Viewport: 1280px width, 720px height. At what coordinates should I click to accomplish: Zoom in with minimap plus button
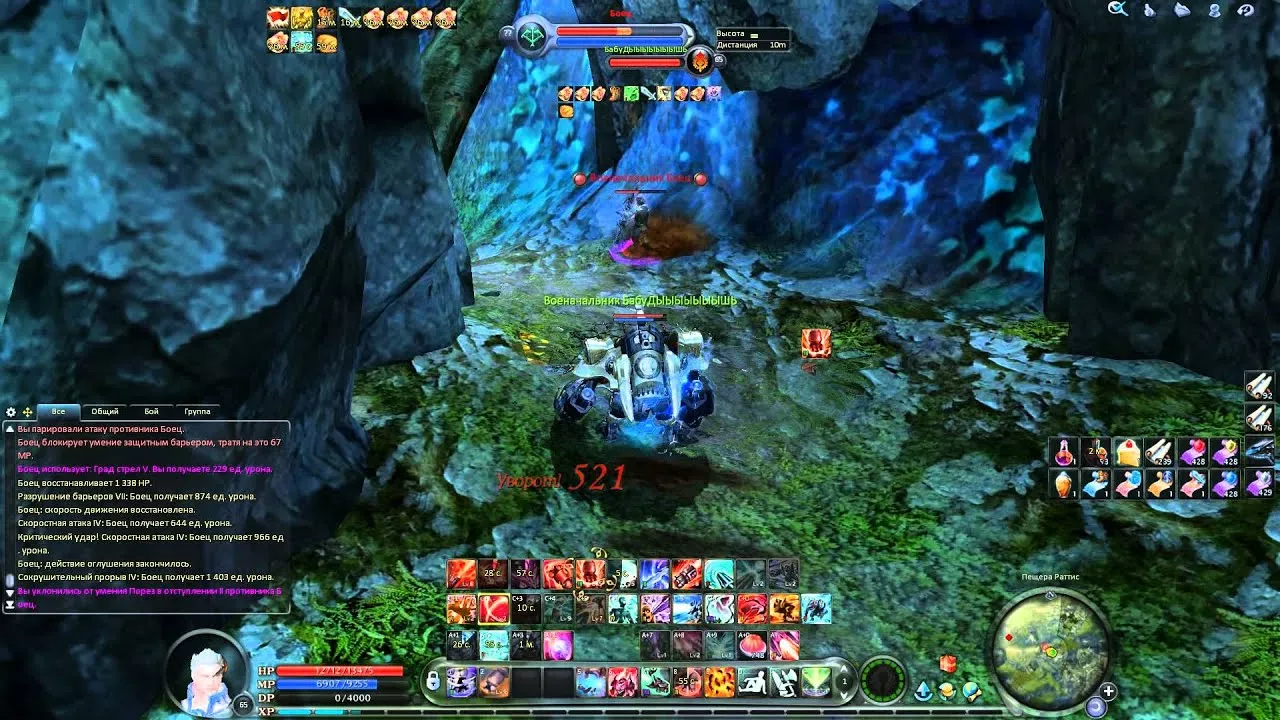1108,691
